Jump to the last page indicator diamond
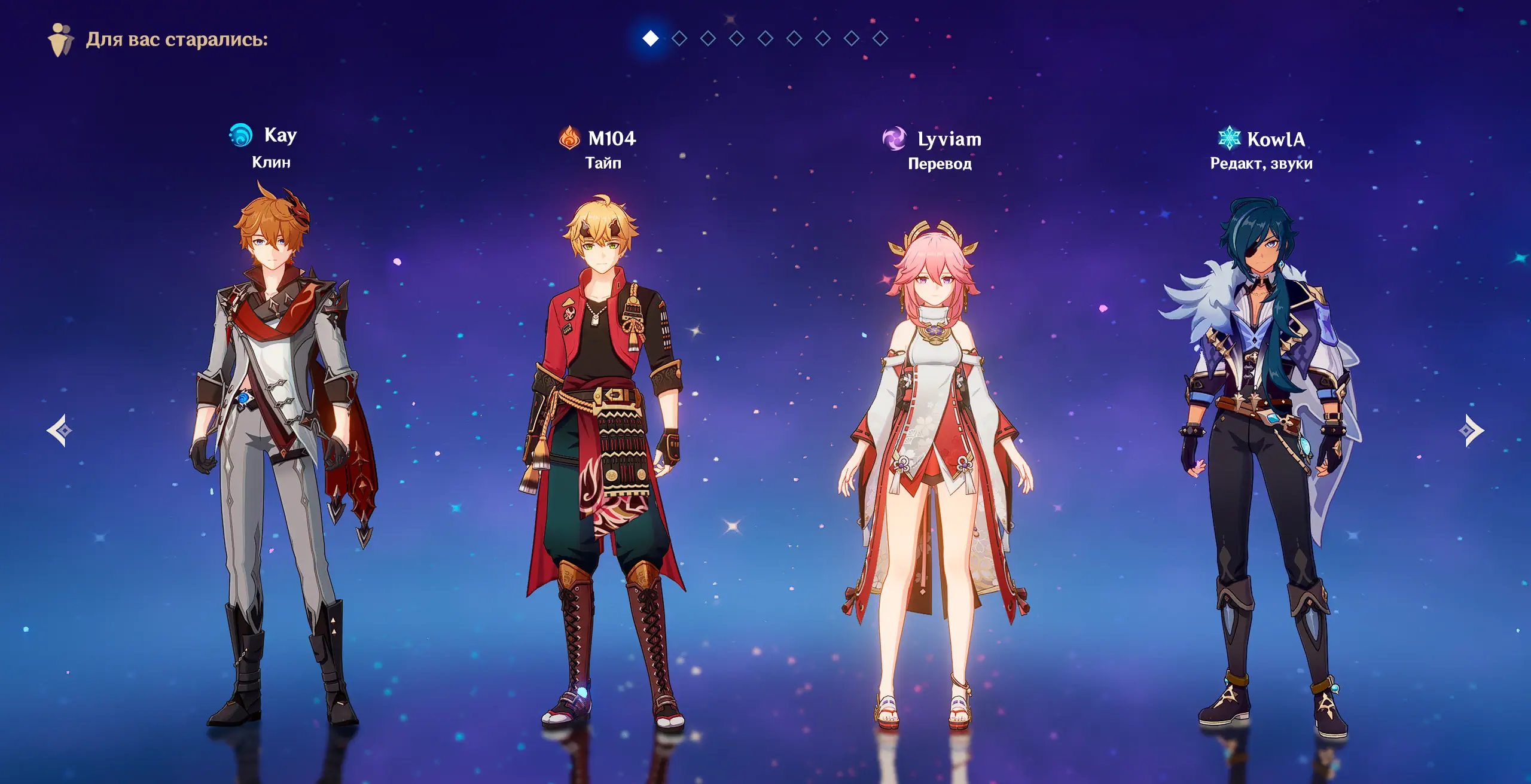This screenshot has width=1531, height=784. coord(880,39)
